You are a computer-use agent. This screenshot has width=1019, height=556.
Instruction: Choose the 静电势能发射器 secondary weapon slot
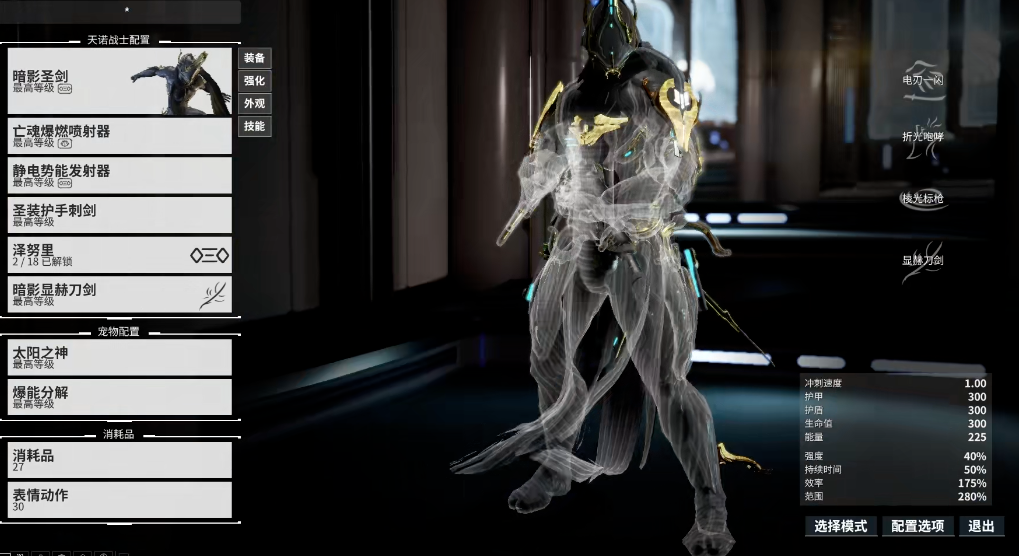point(117,176)
